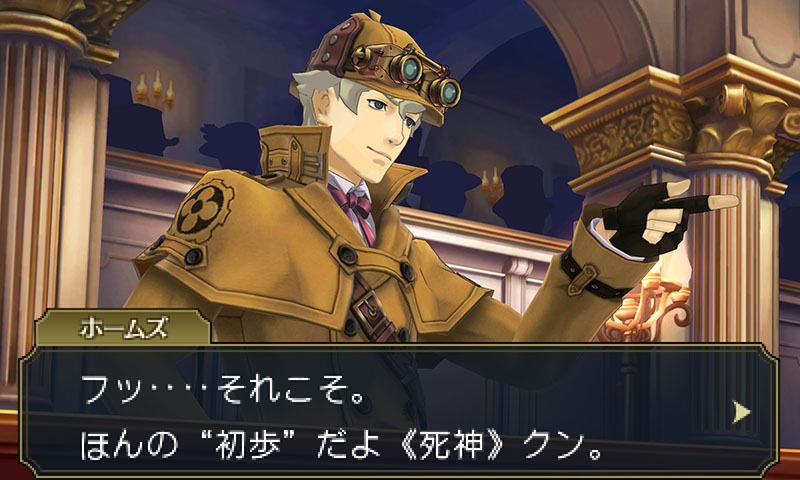
Task: Click the dialogue text box to continue
Action: point(400,410)
